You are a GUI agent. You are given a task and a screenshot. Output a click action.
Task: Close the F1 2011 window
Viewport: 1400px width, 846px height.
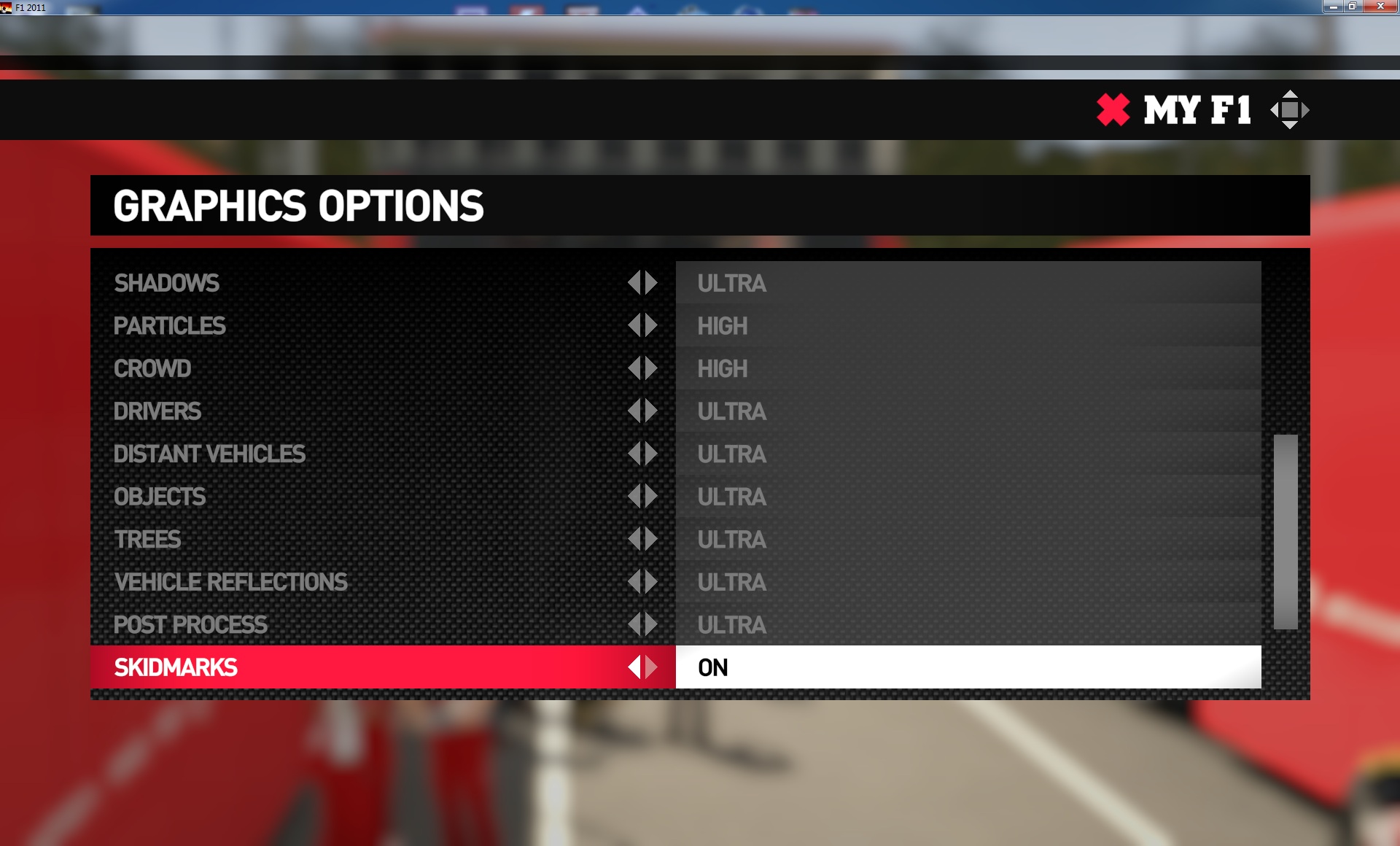1380,7
